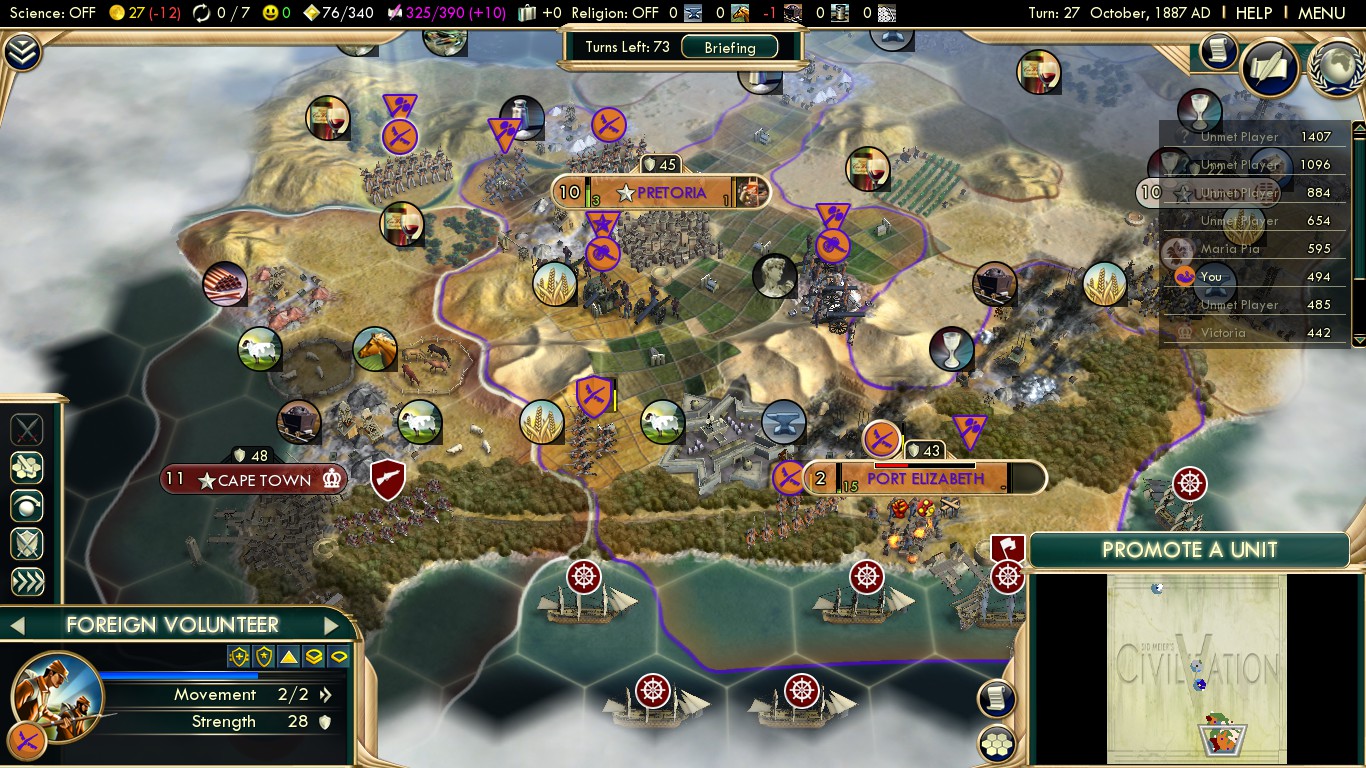
Task: Open the hex grid map options button
Action: (x=997, y=743)
